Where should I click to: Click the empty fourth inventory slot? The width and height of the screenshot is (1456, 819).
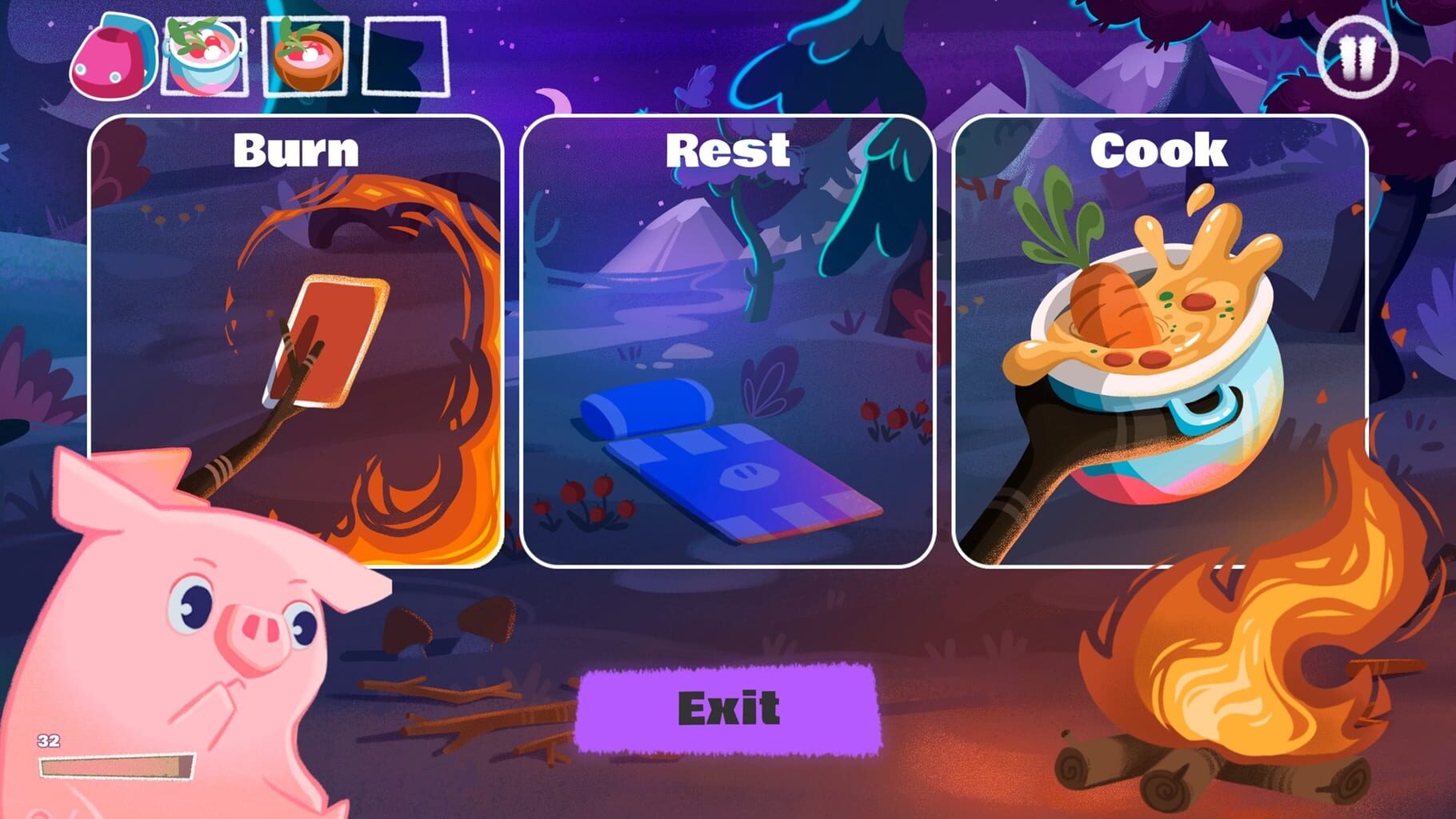click(404, 54)
